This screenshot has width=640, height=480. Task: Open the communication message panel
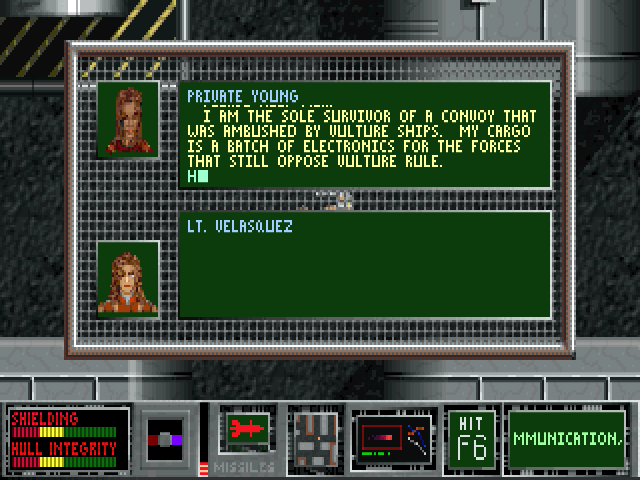click(x=566, y=438)
